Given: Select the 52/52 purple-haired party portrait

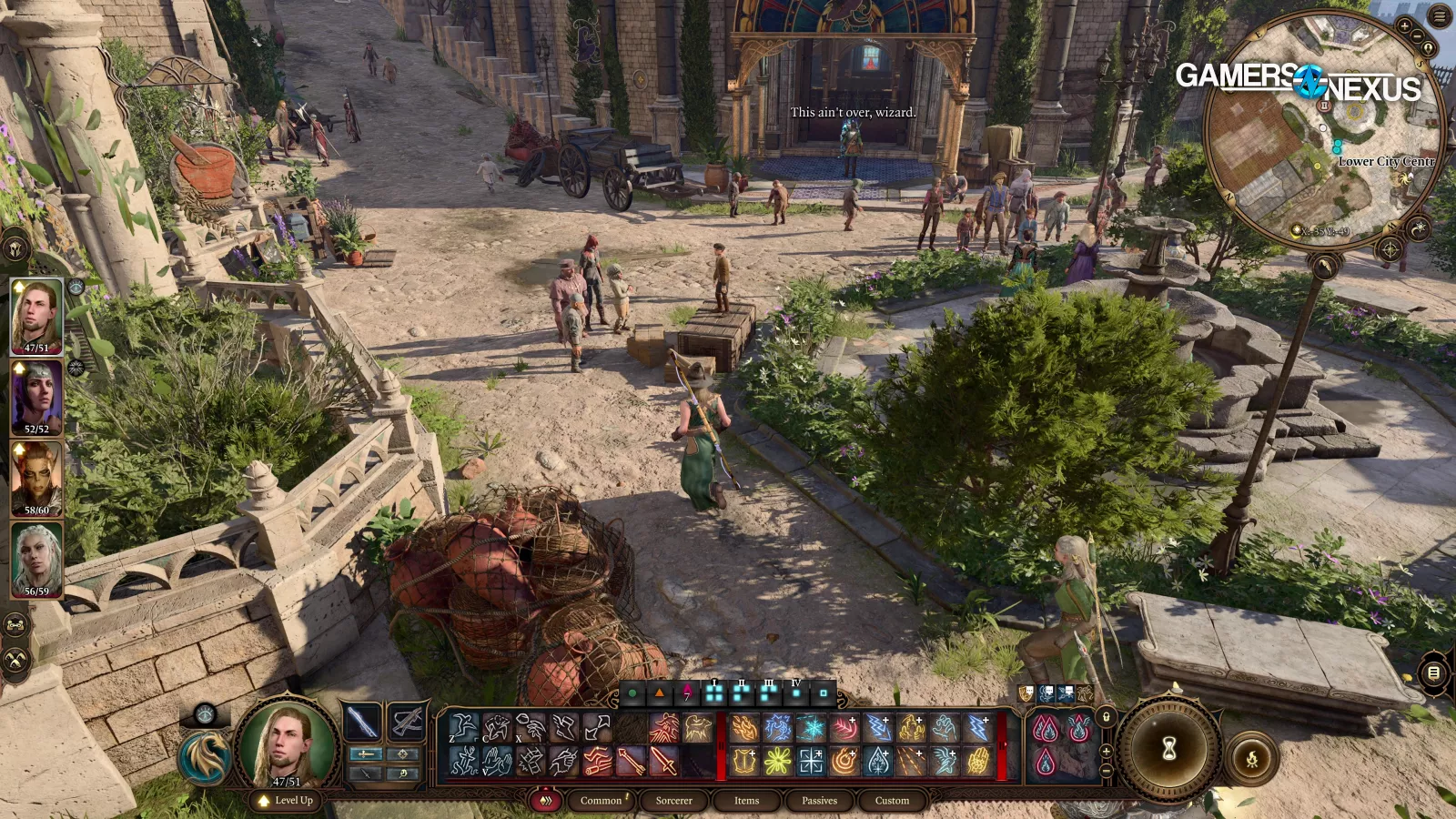Looking at the screenshot, I should coord(36,398).
